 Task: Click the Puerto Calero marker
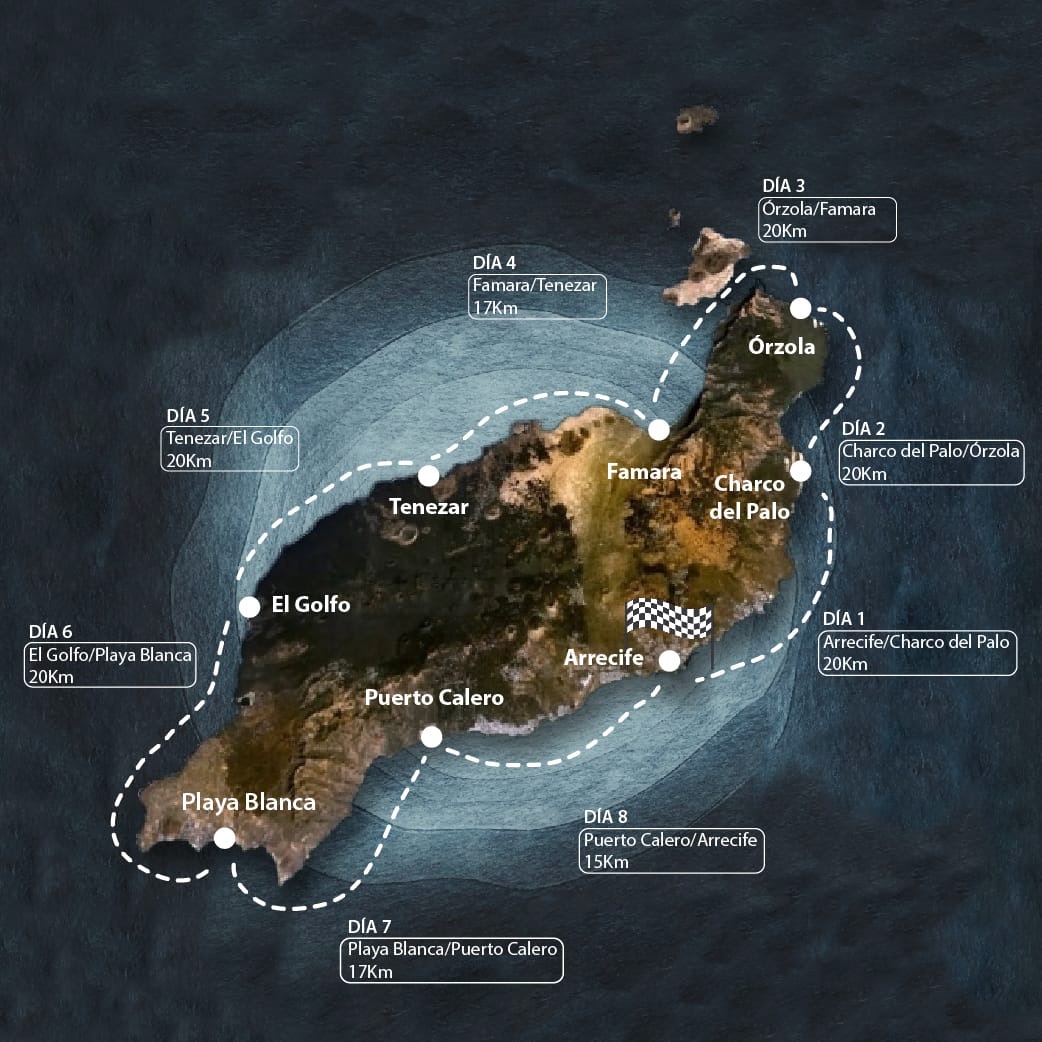click(432, 737)
